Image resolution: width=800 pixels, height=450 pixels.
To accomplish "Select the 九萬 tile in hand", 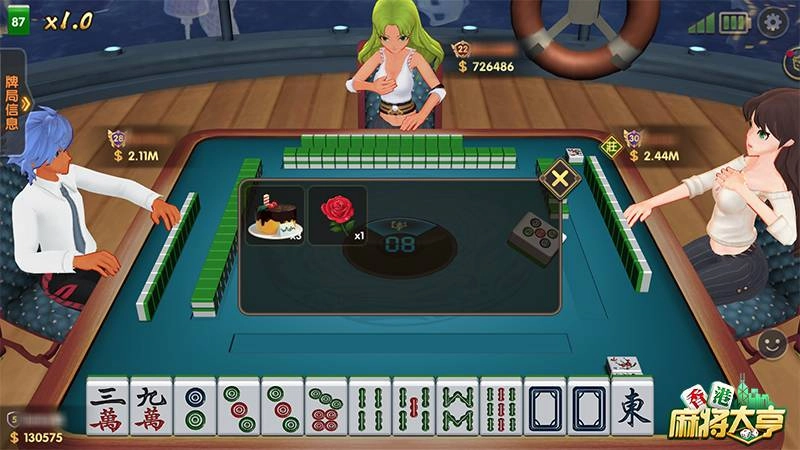I will click(151, 410).
